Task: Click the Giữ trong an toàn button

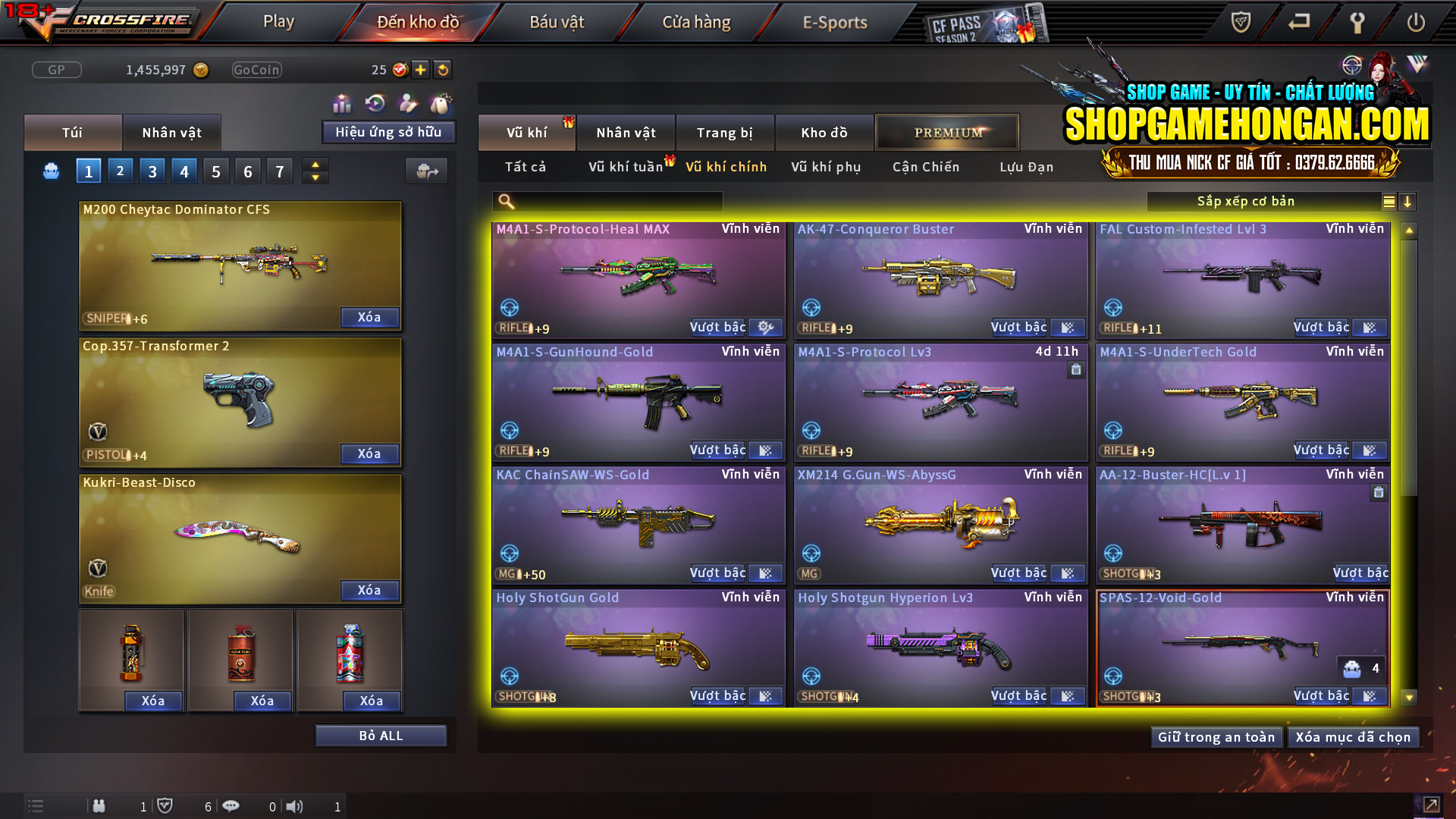Action: coord(1216,736)
